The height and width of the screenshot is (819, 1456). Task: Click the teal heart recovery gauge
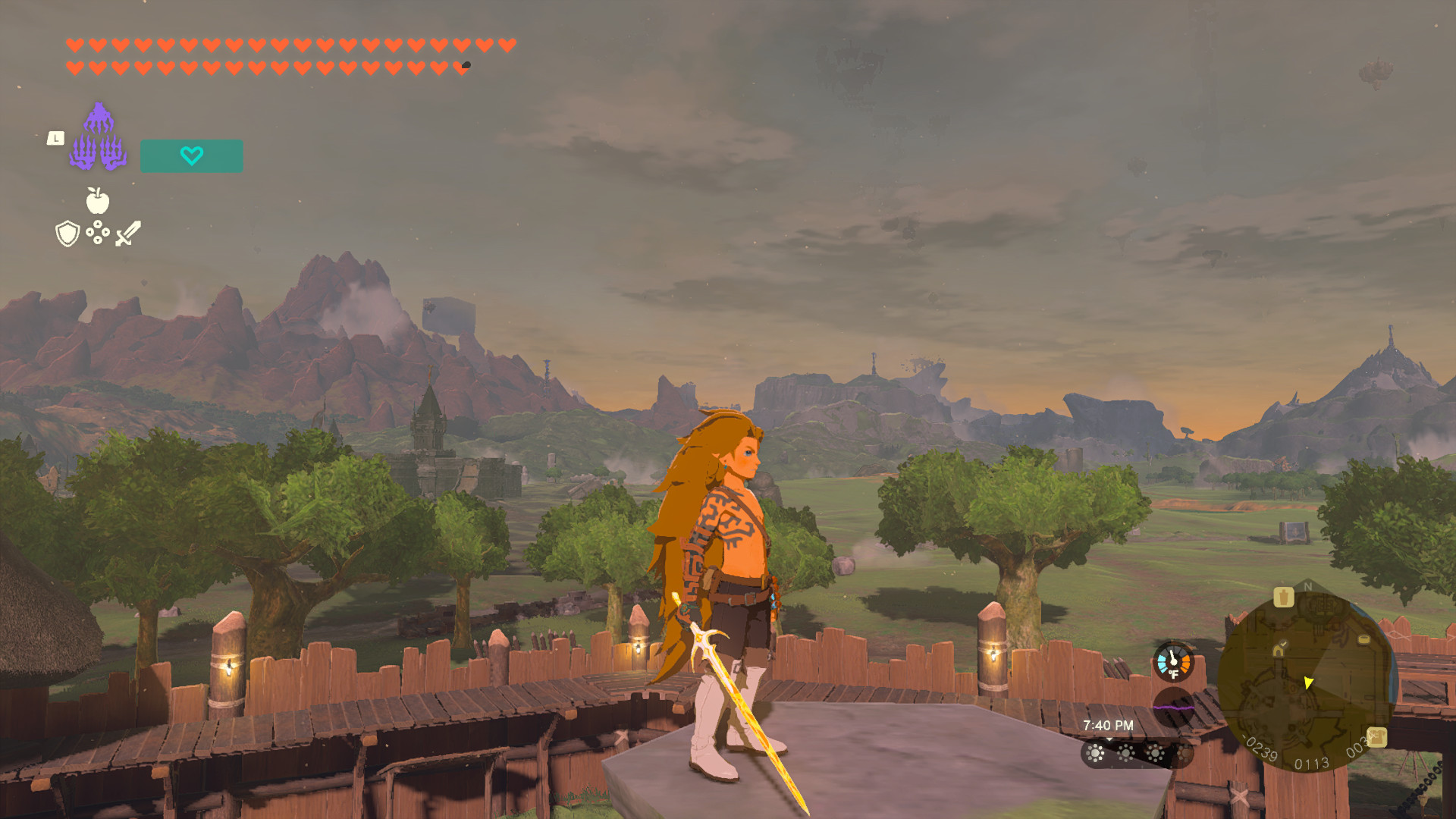(x=191, y=157)
